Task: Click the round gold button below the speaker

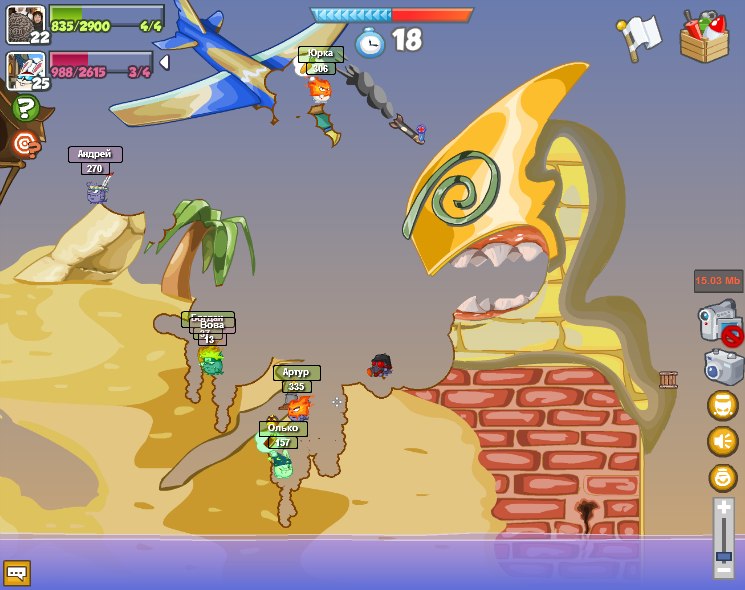Action: point(722,477)
